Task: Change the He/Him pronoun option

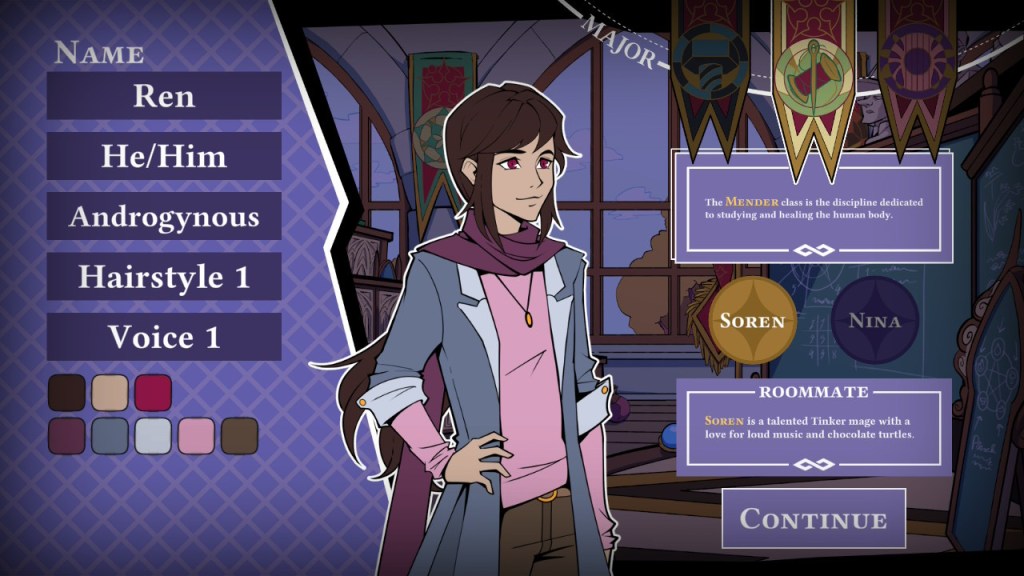Action: click(164, 156)
